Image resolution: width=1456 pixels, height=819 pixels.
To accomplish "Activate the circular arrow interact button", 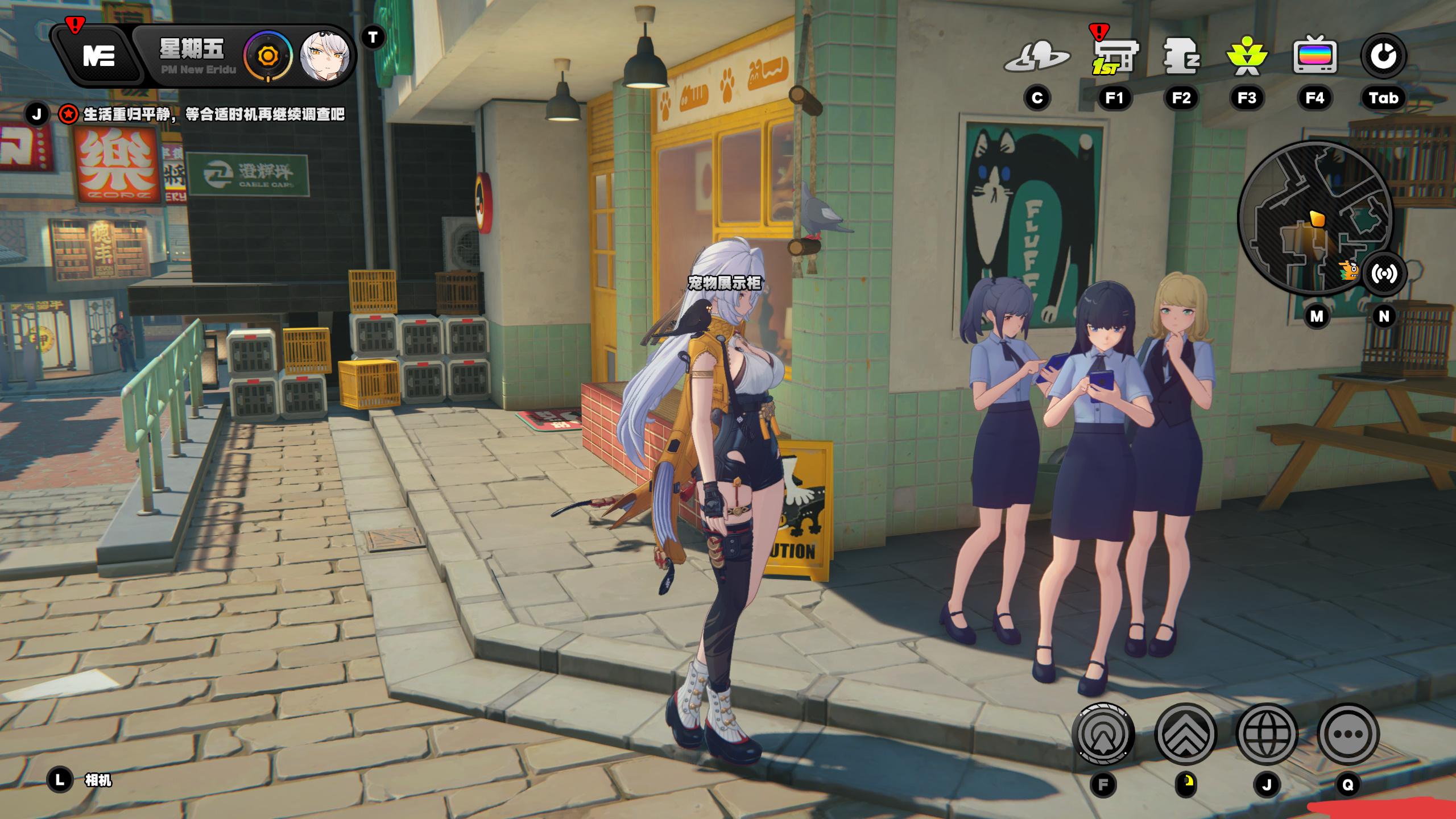I will pos(1103,734).
